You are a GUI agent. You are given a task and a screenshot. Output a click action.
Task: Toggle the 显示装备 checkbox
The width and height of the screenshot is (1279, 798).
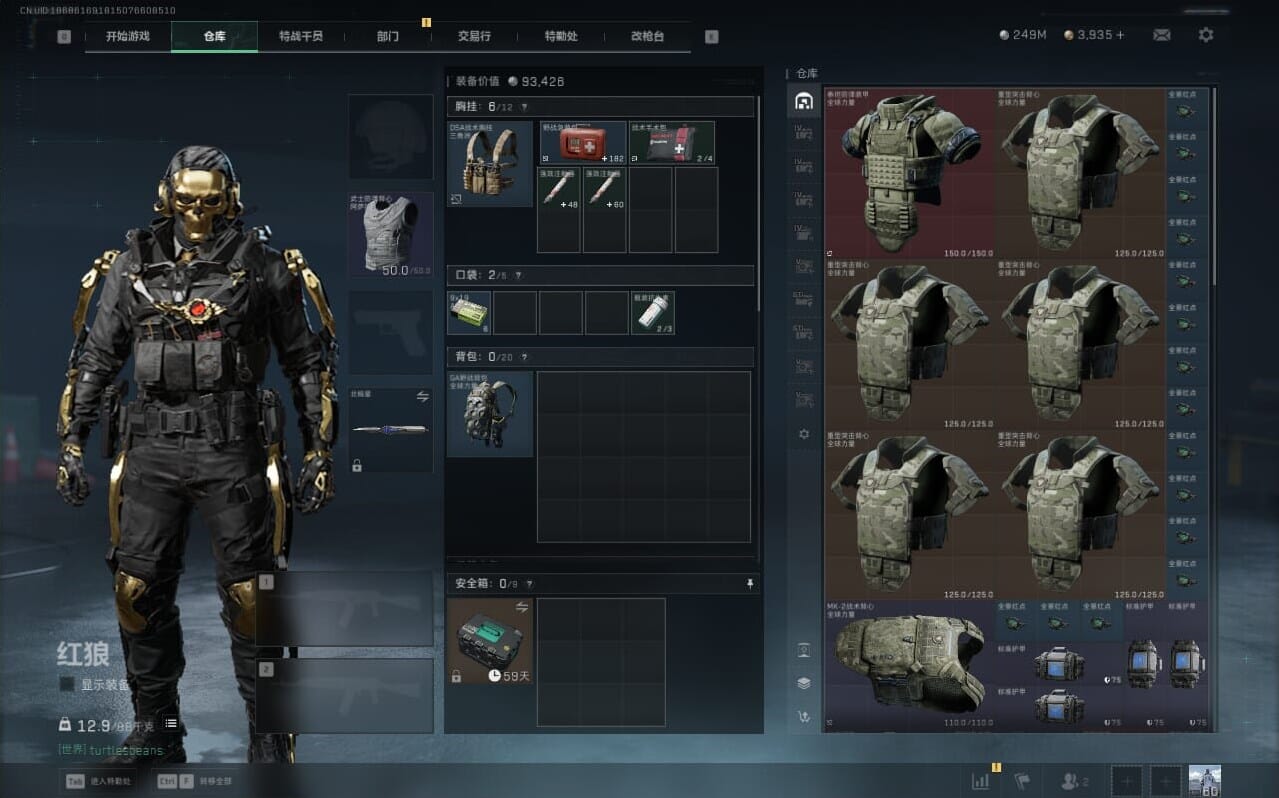point(67,684)
